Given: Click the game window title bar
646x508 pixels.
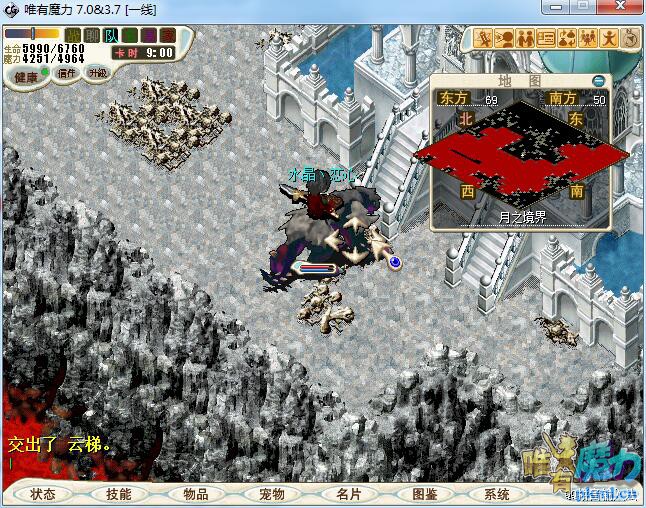Looking at the screenshot, I should [300, 9].
